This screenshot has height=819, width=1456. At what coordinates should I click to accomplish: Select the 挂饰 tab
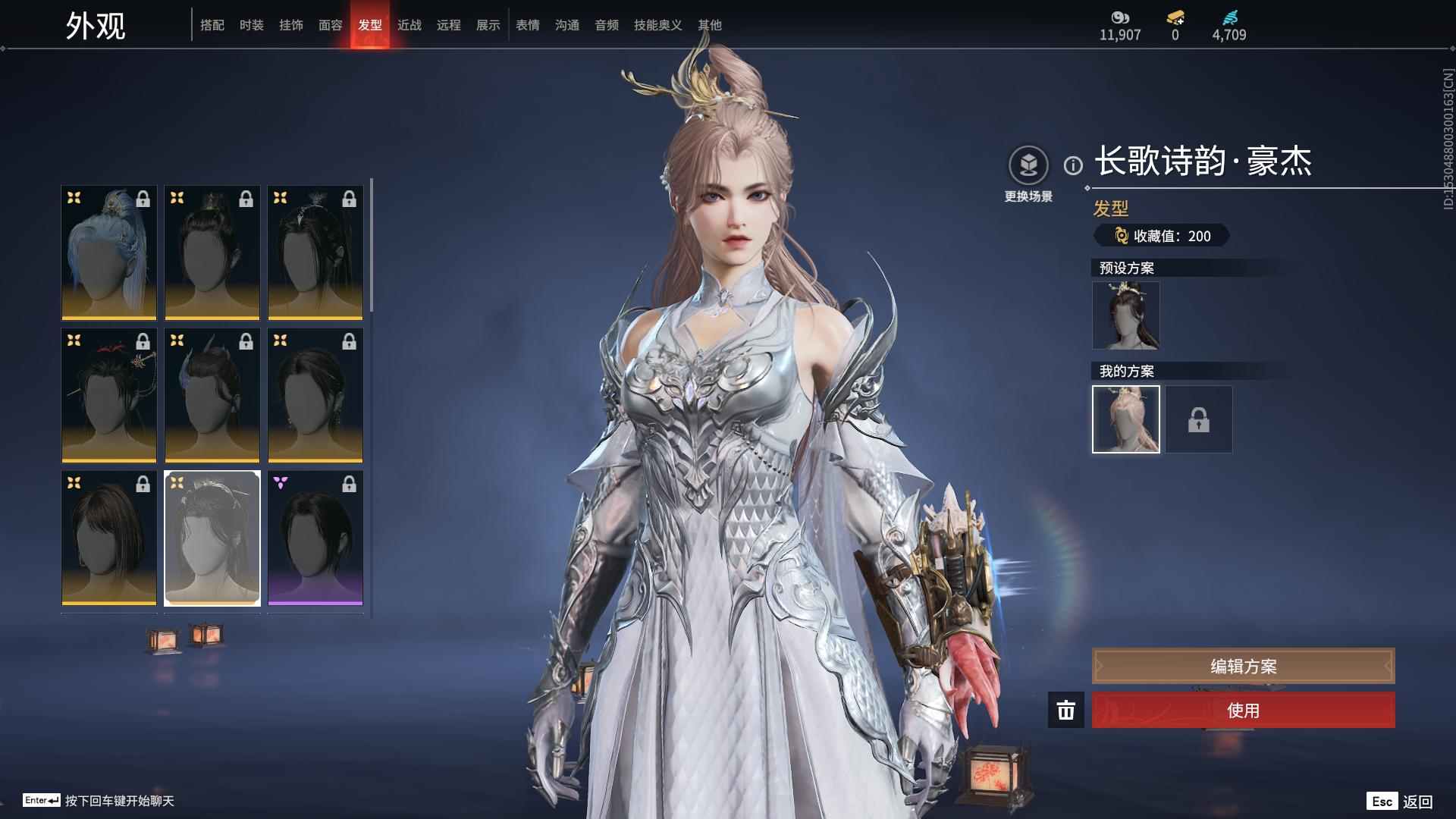290,25
